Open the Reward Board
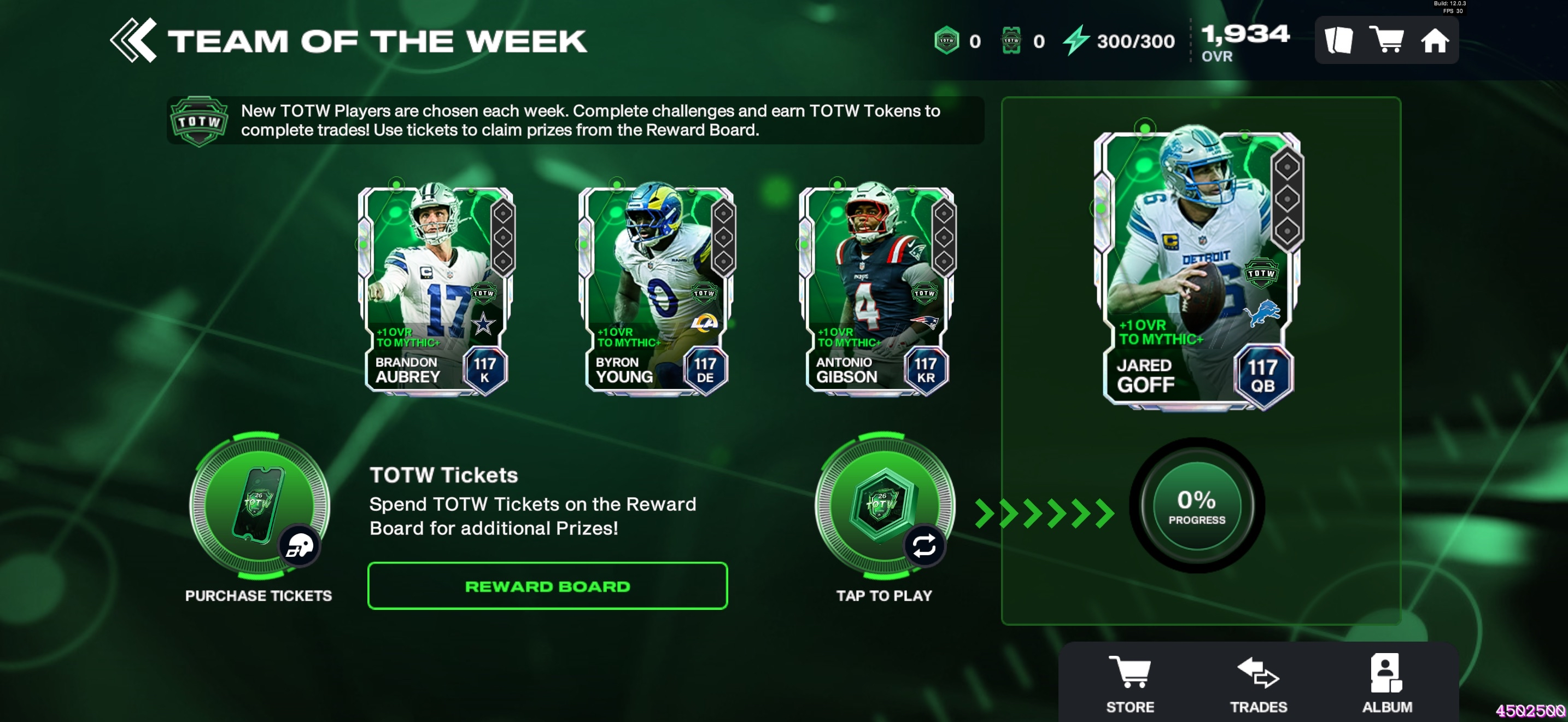1568x722 pixels. pyautogui.click(x=547, y=586)
